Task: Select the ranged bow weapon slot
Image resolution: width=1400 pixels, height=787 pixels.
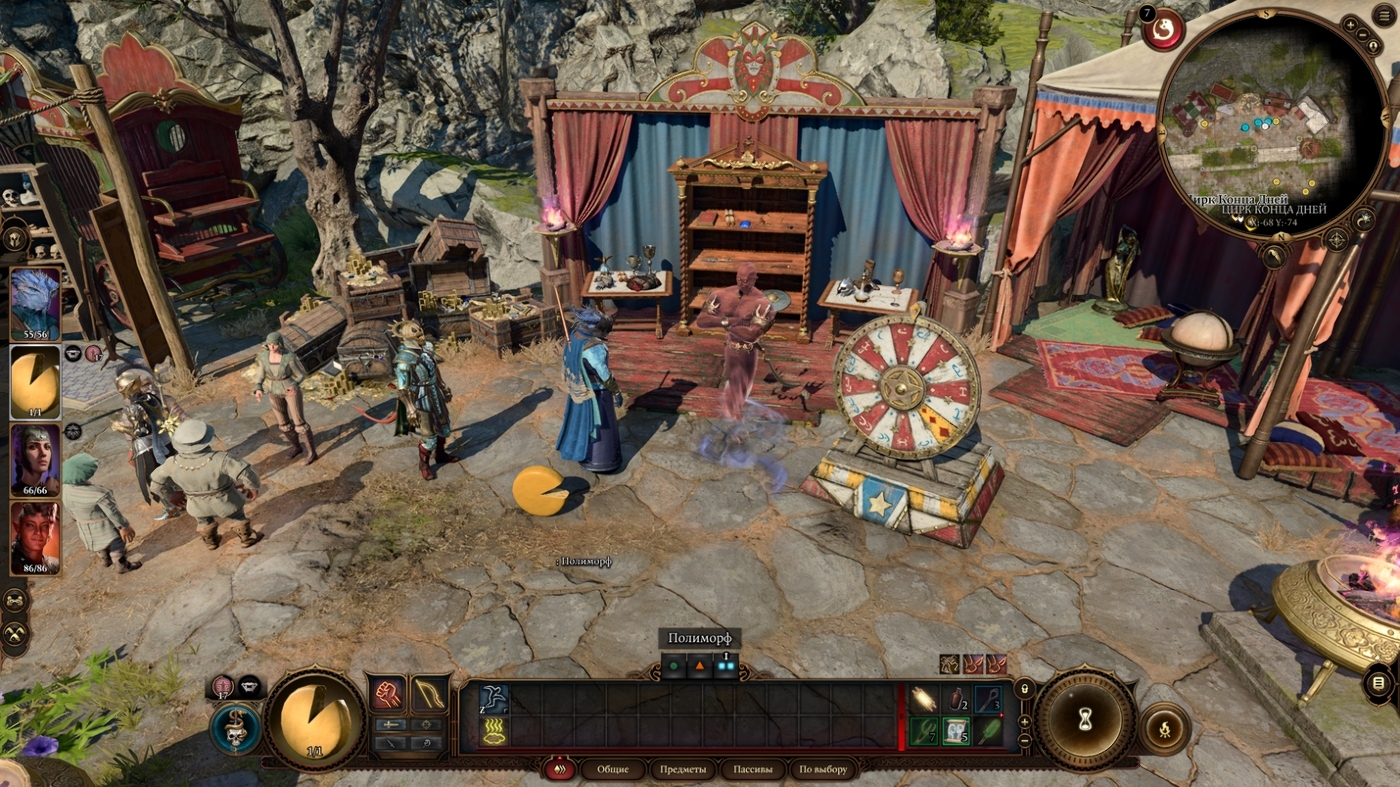Action: [430, 693]
